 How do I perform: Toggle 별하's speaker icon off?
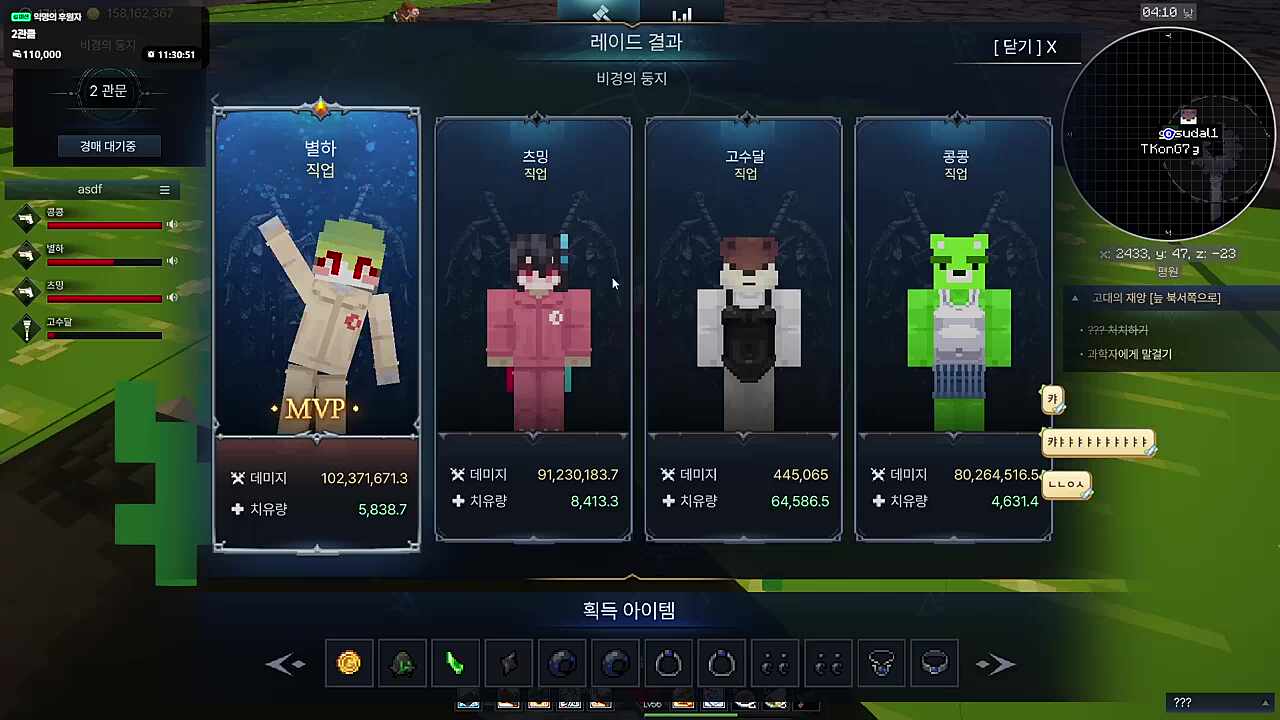172,261
